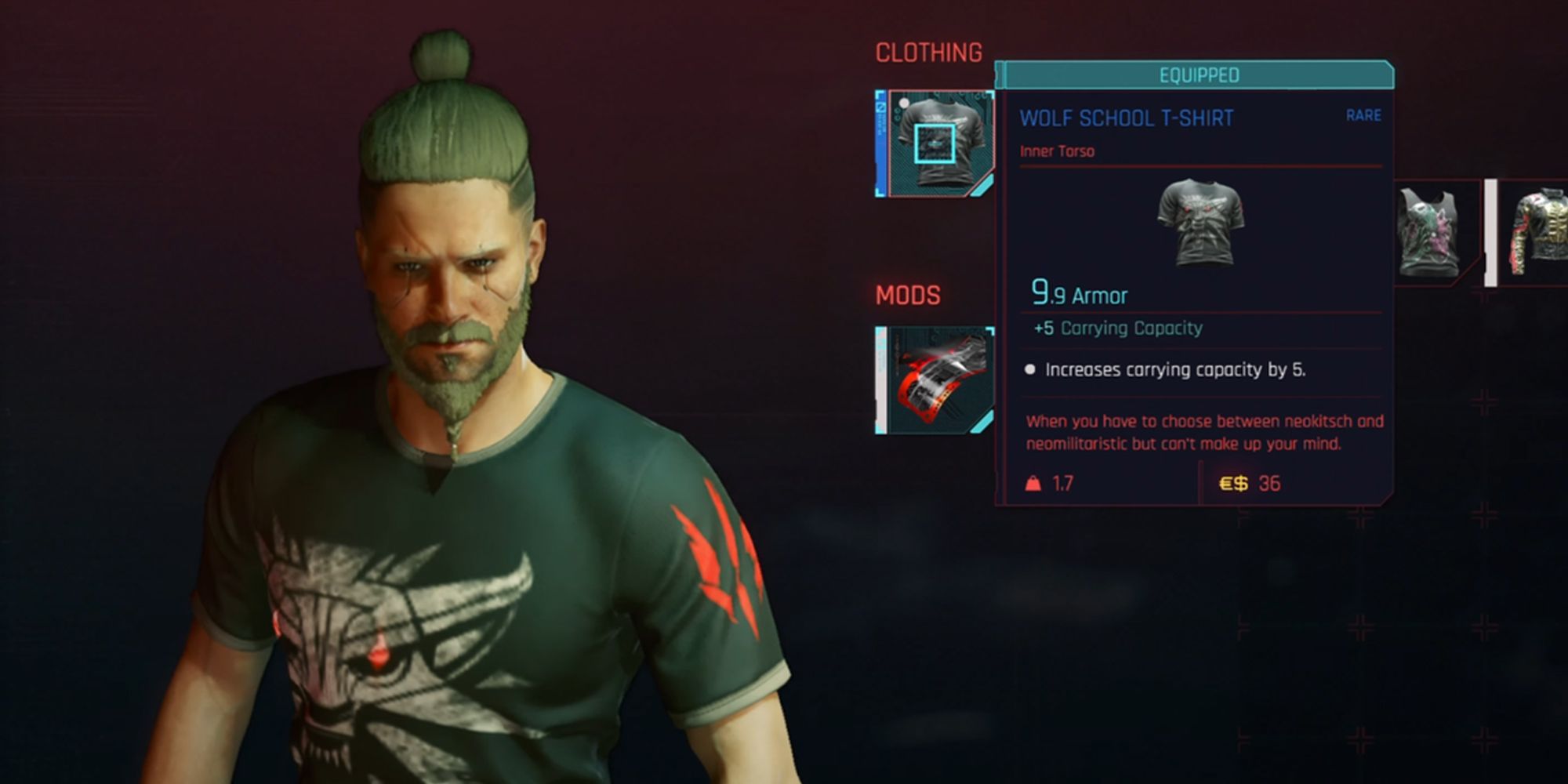The height and width of the screenshot is (784, 1568).
Task: Toggle the Inner Torso equipped state
Action: pyautogui.click(x=1056, y=152)
